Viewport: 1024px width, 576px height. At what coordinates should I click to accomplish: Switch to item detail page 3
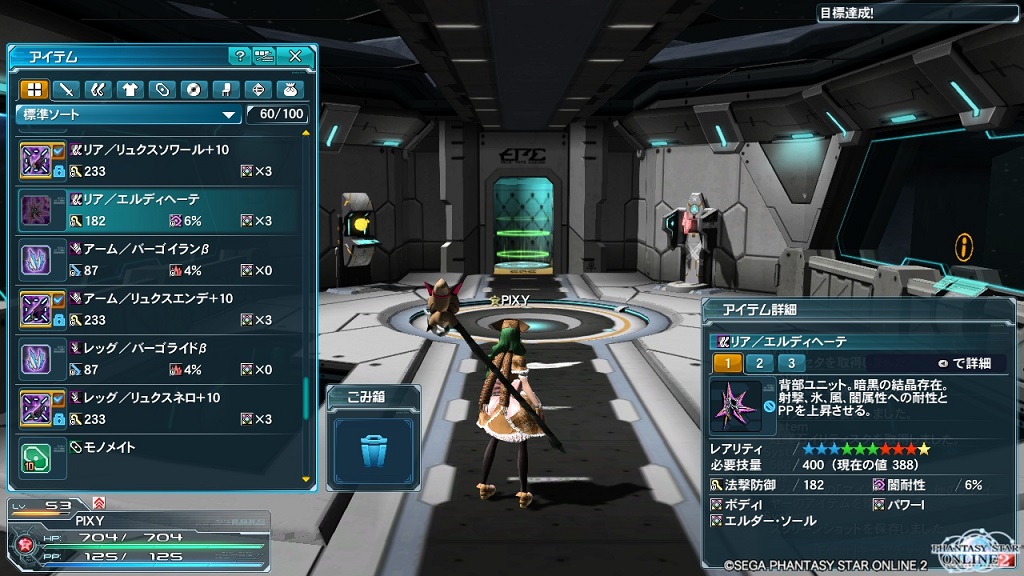click(x=791, y=363)
